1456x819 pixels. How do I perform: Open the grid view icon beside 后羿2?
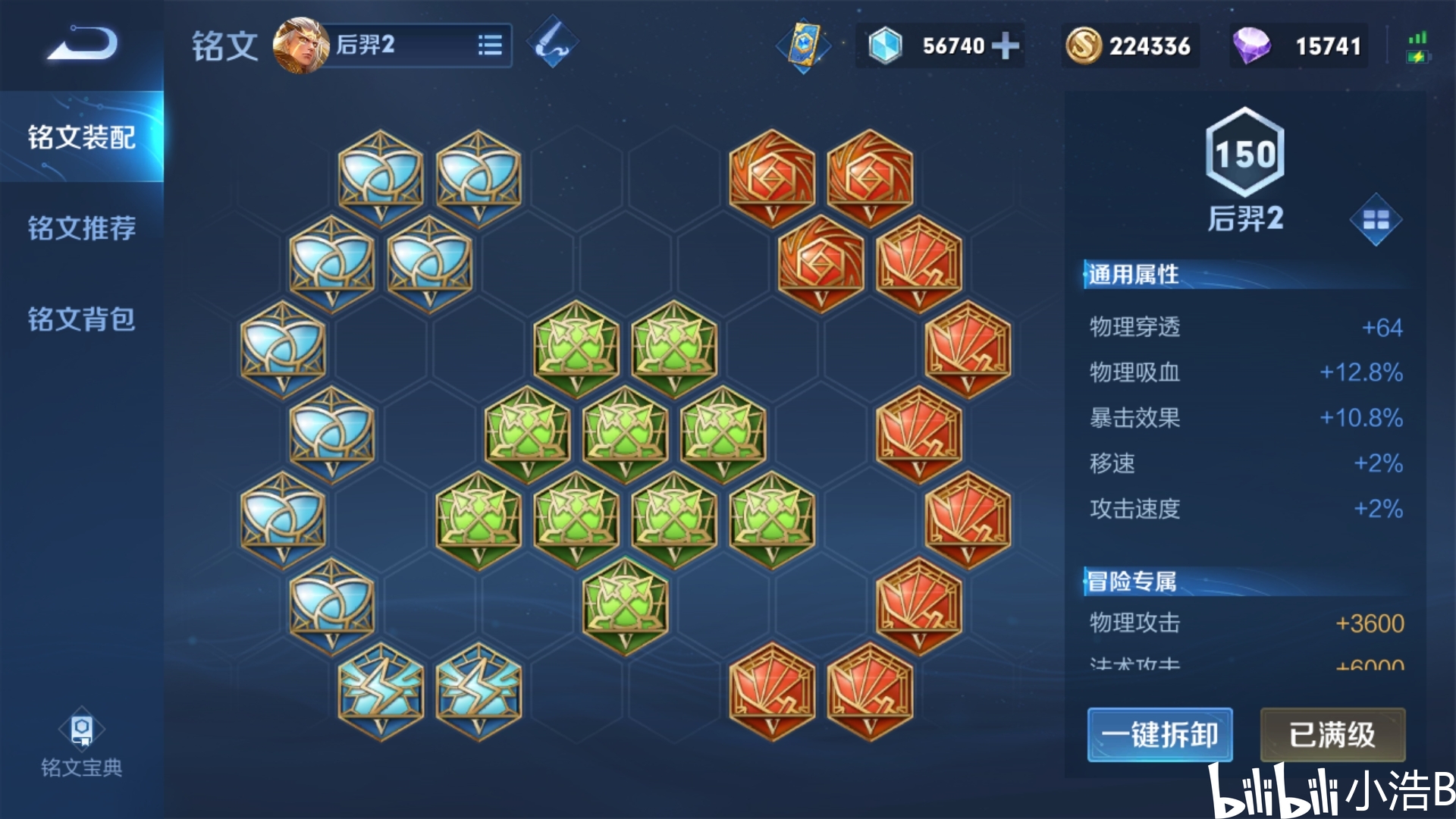[1376, 220]
